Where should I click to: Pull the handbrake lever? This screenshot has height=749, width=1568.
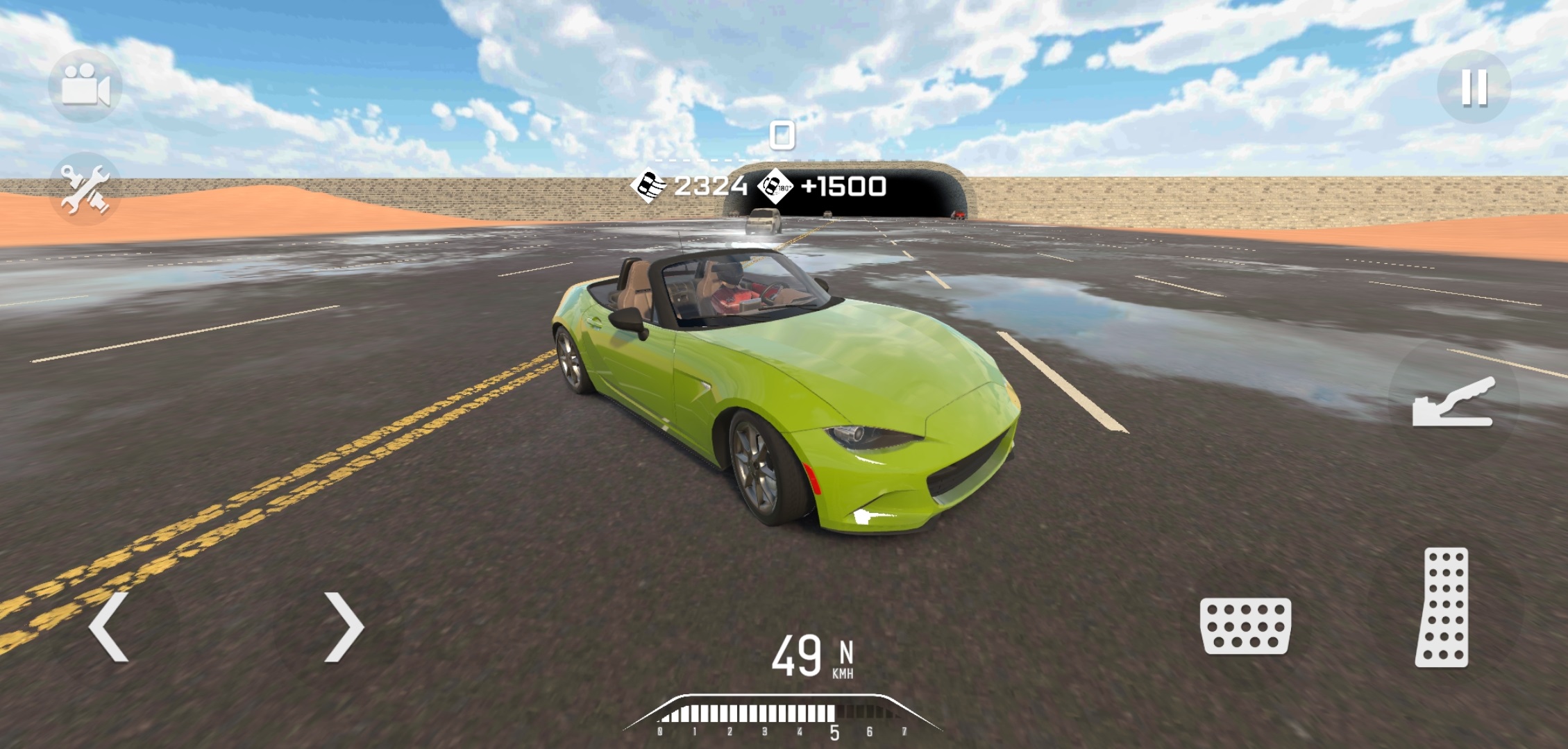coord(1453,403)
